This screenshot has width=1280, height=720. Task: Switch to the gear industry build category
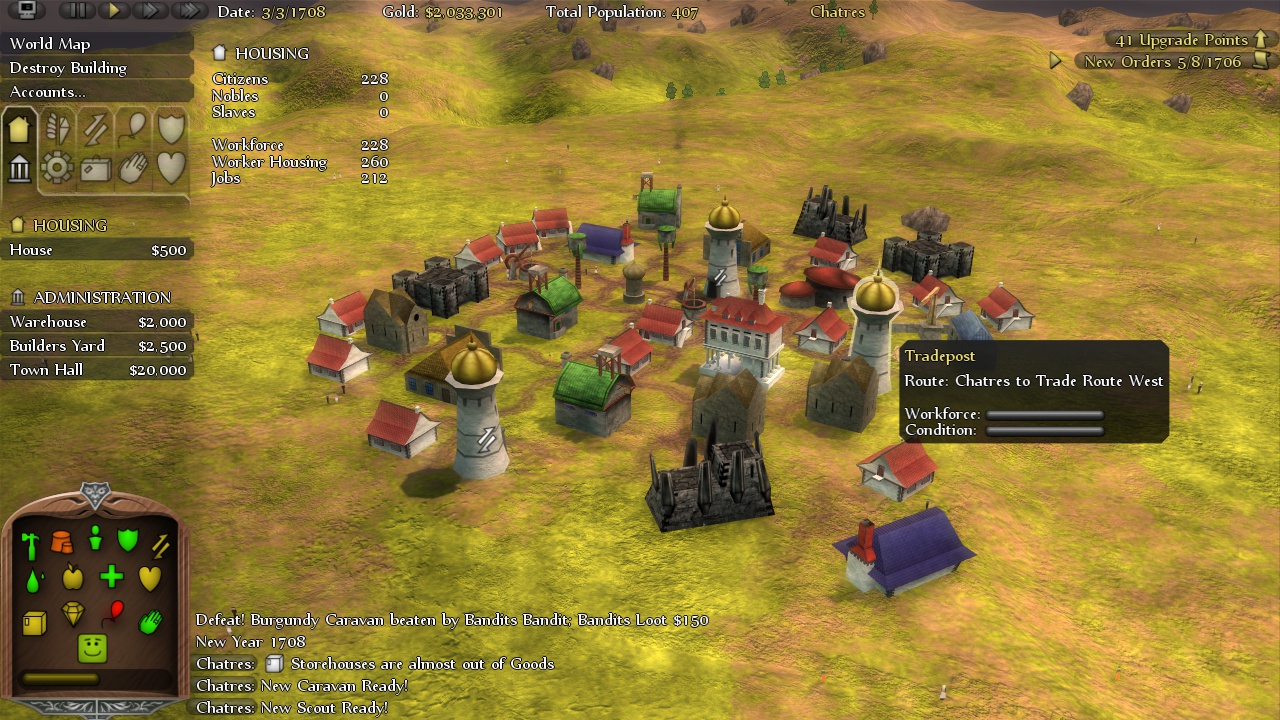tap(57, 168)
